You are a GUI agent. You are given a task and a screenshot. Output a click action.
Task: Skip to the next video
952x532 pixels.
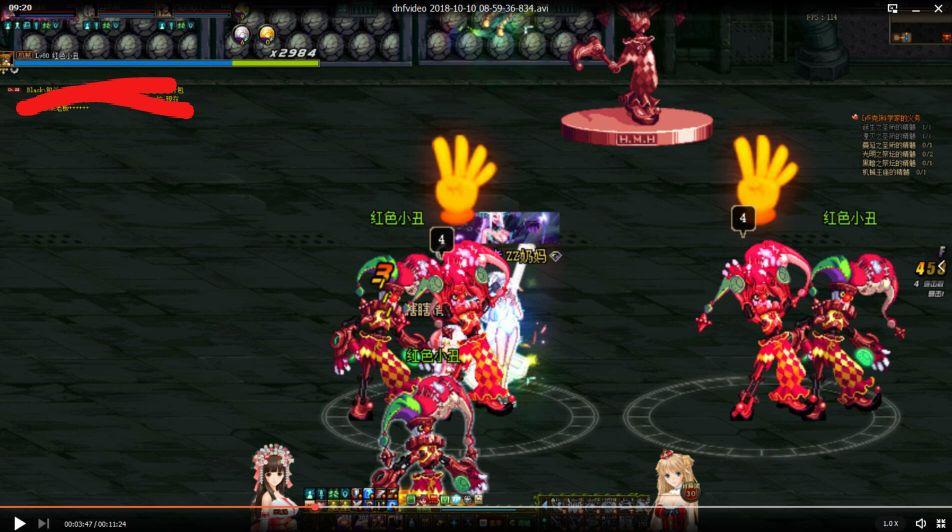(43, 522)
